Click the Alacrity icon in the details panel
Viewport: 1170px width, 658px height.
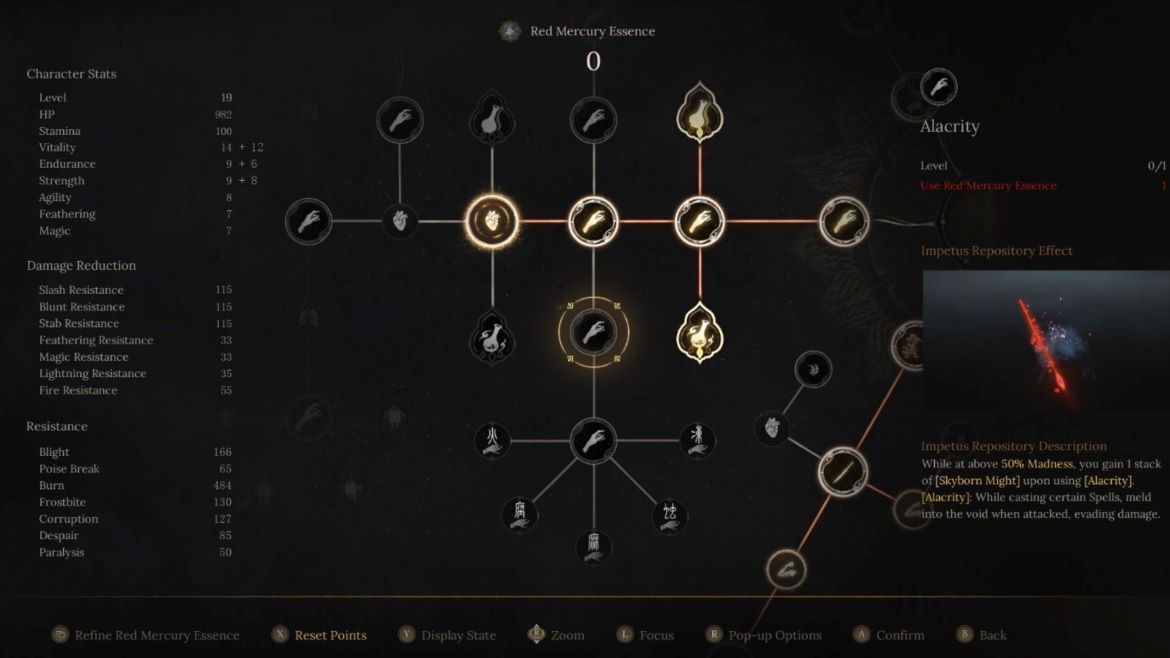coord(938,88)
